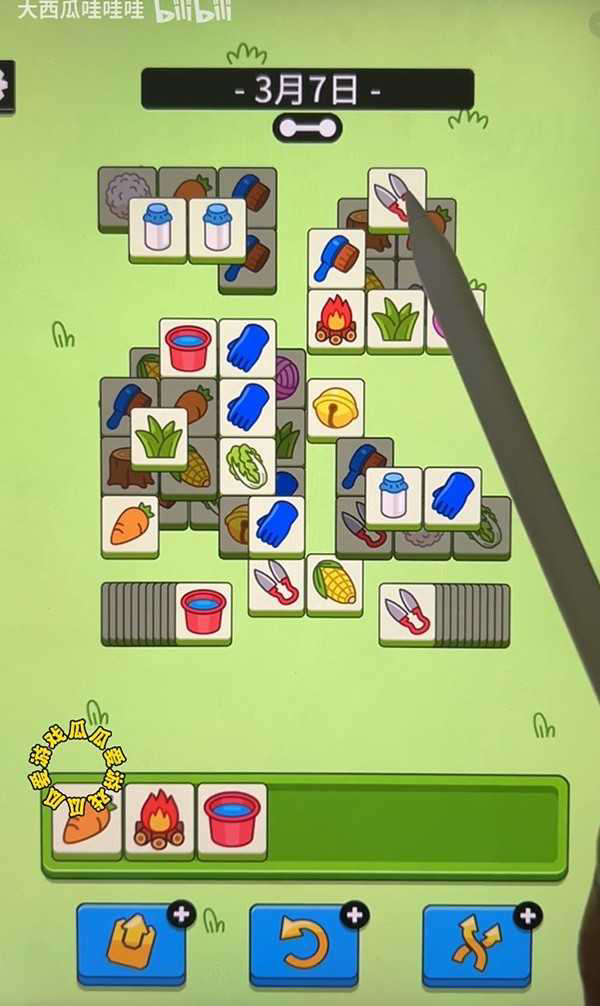Open the settings gear

(5, 86)
